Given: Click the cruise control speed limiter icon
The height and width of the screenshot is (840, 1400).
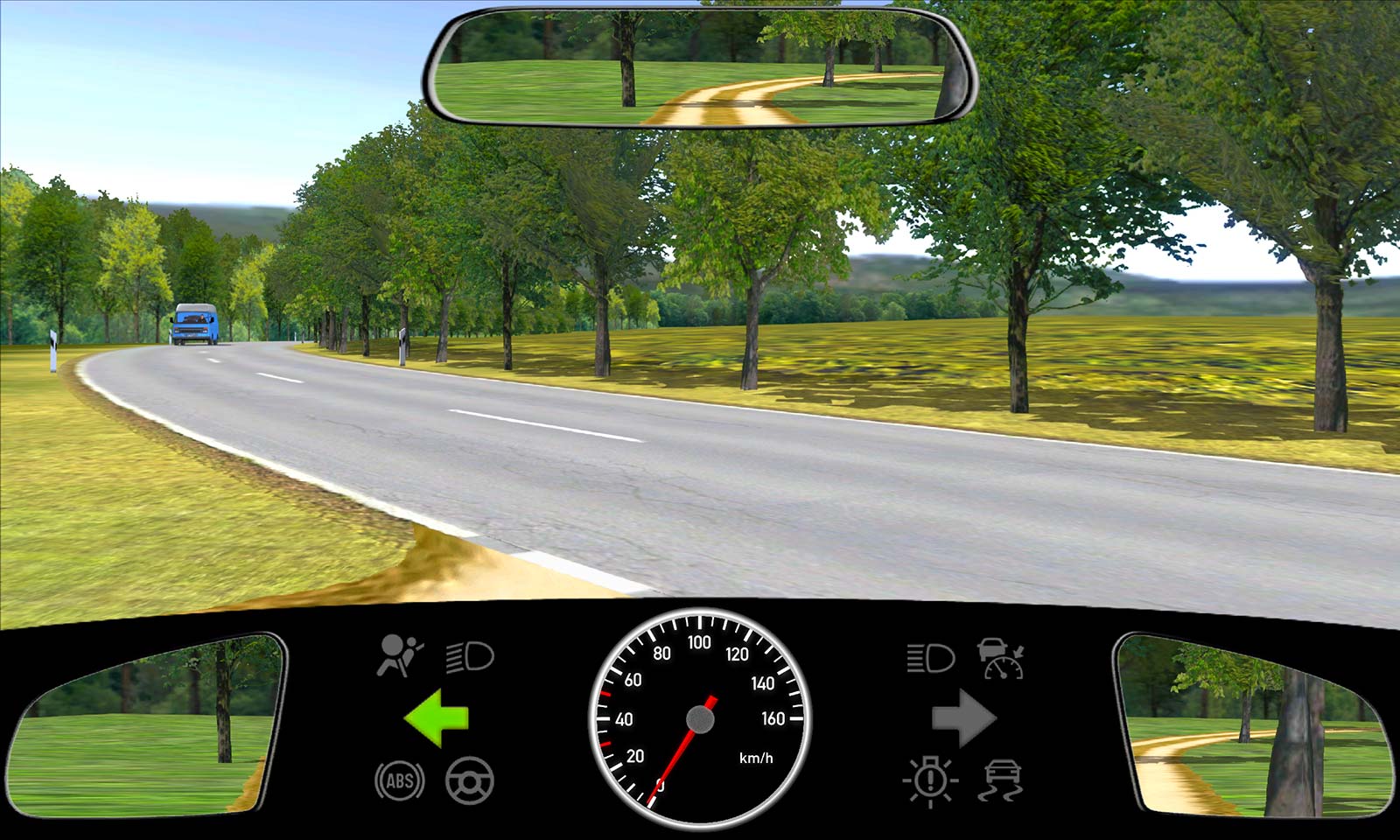Looking at the screenshot, I should click(1001, 658).
